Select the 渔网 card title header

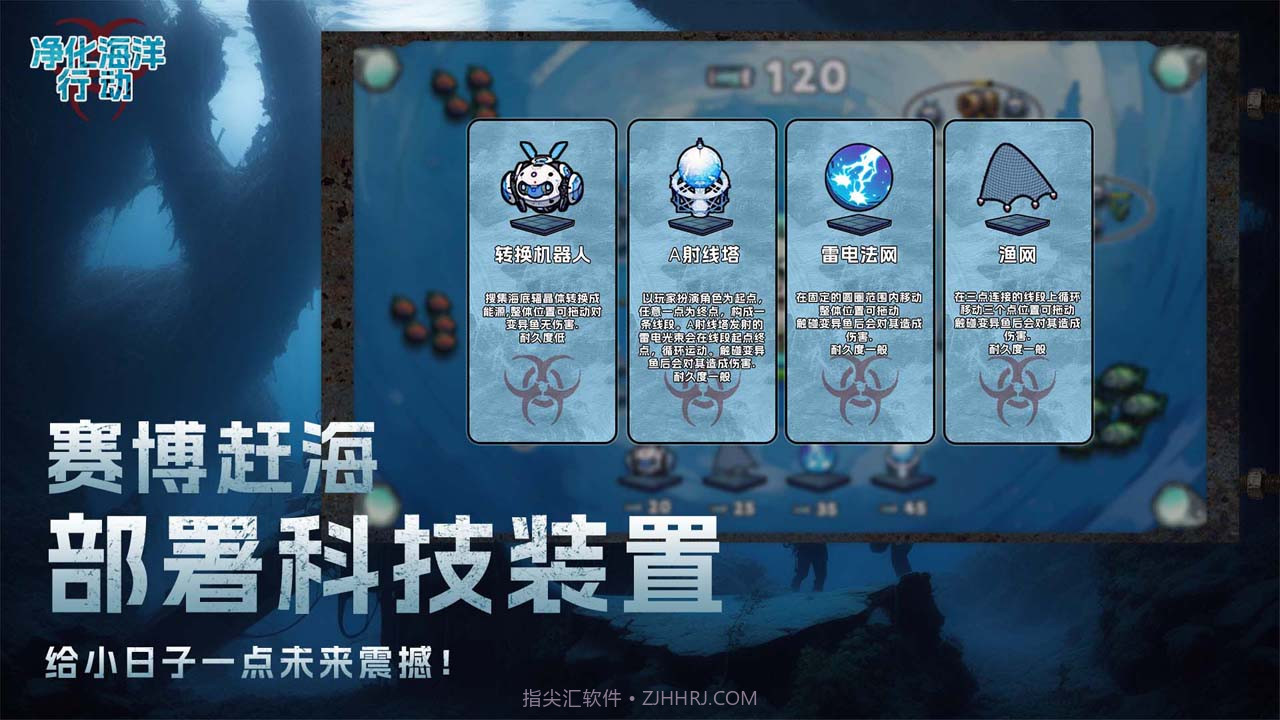click(x=1010, y=253)
